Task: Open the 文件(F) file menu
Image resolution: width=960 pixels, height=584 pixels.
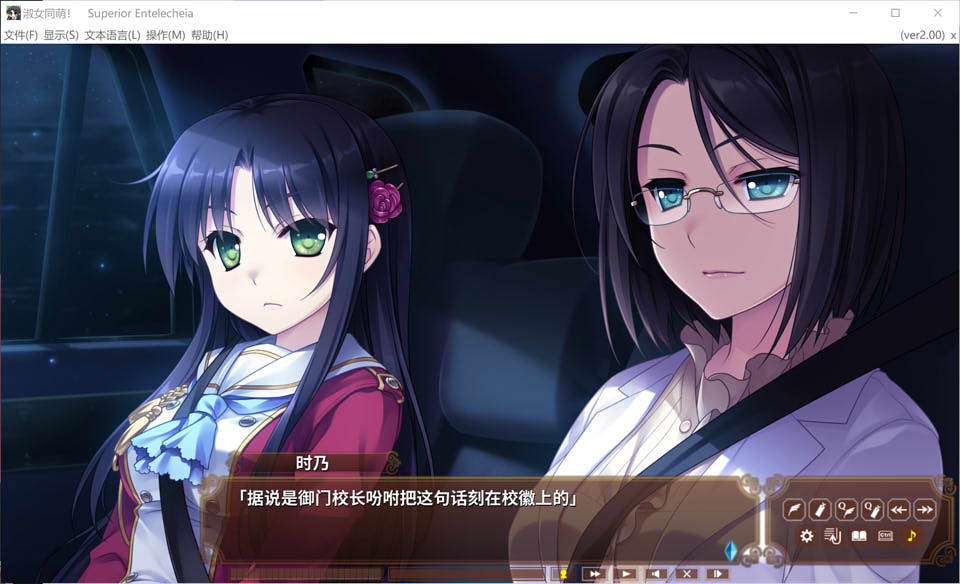Action: pyautogui.click(x=21, y=35)
